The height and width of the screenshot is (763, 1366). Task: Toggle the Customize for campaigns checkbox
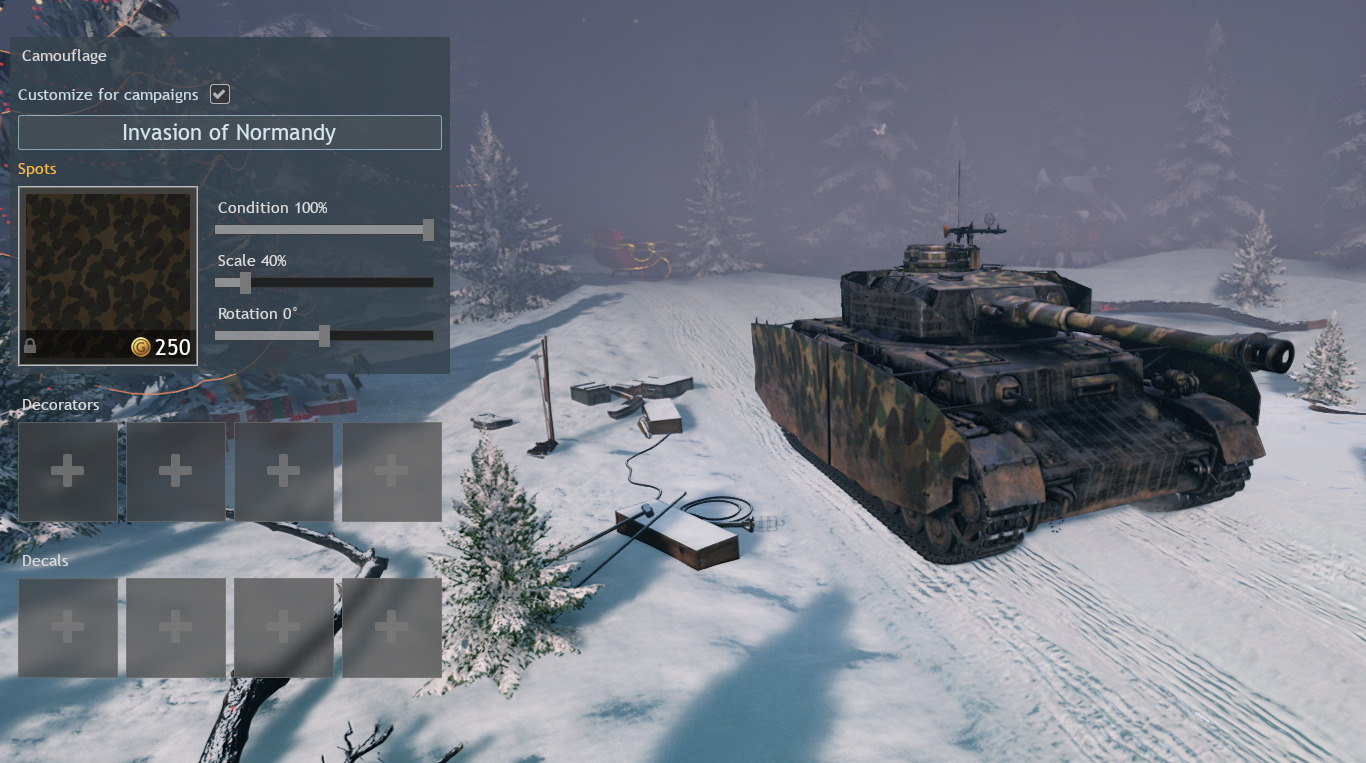click(220, 94)
